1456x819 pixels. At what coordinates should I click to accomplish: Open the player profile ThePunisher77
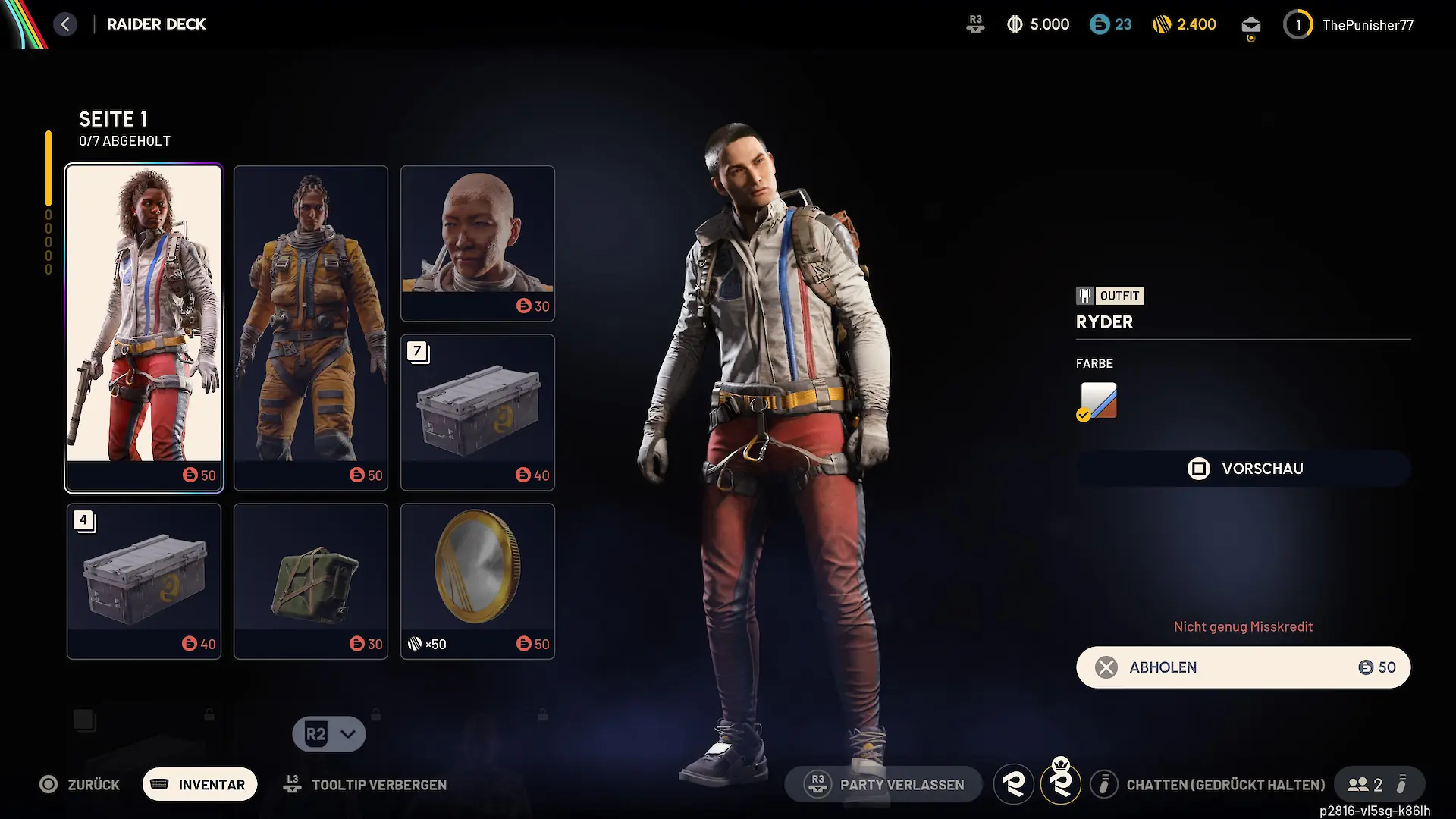(x=1350, y=25)
